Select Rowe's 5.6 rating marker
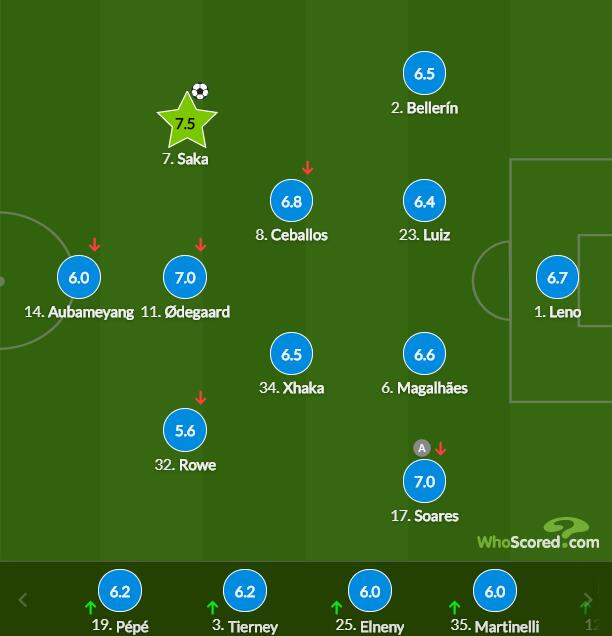This screenshot has height=636, width=612. tap(185, 431)
